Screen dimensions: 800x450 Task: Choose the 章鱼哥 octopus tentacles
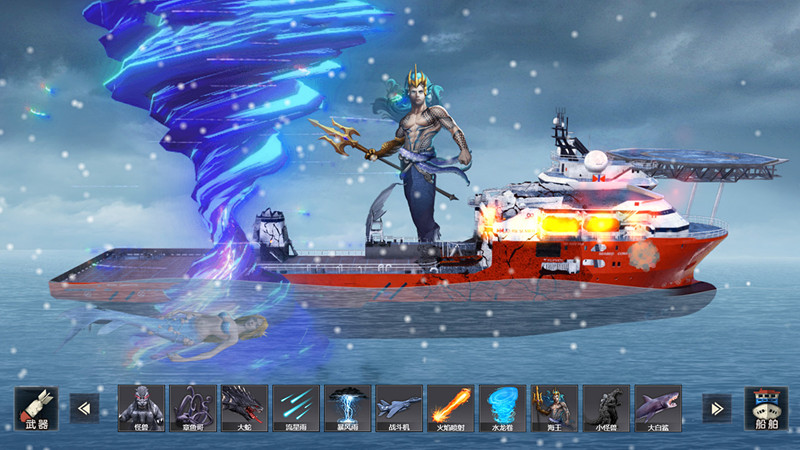point(193,408)
